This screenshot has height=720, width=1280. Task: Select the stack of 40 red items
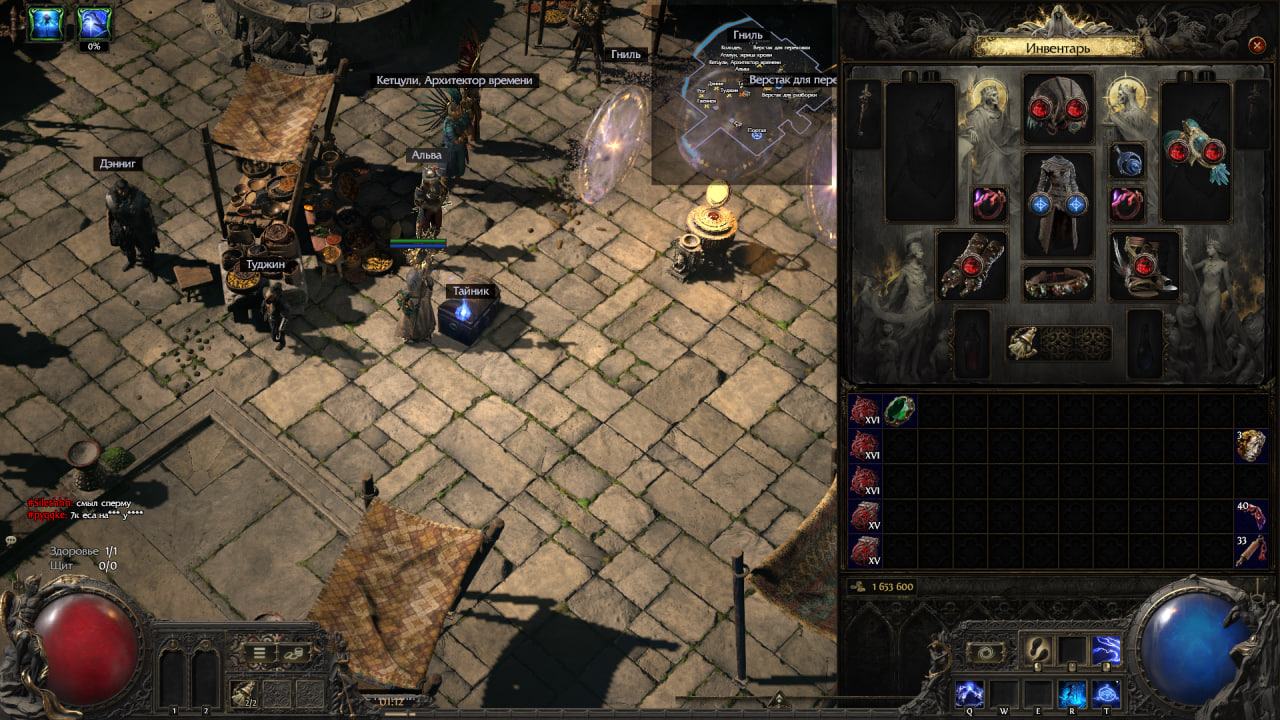[x=1251, y=516]
